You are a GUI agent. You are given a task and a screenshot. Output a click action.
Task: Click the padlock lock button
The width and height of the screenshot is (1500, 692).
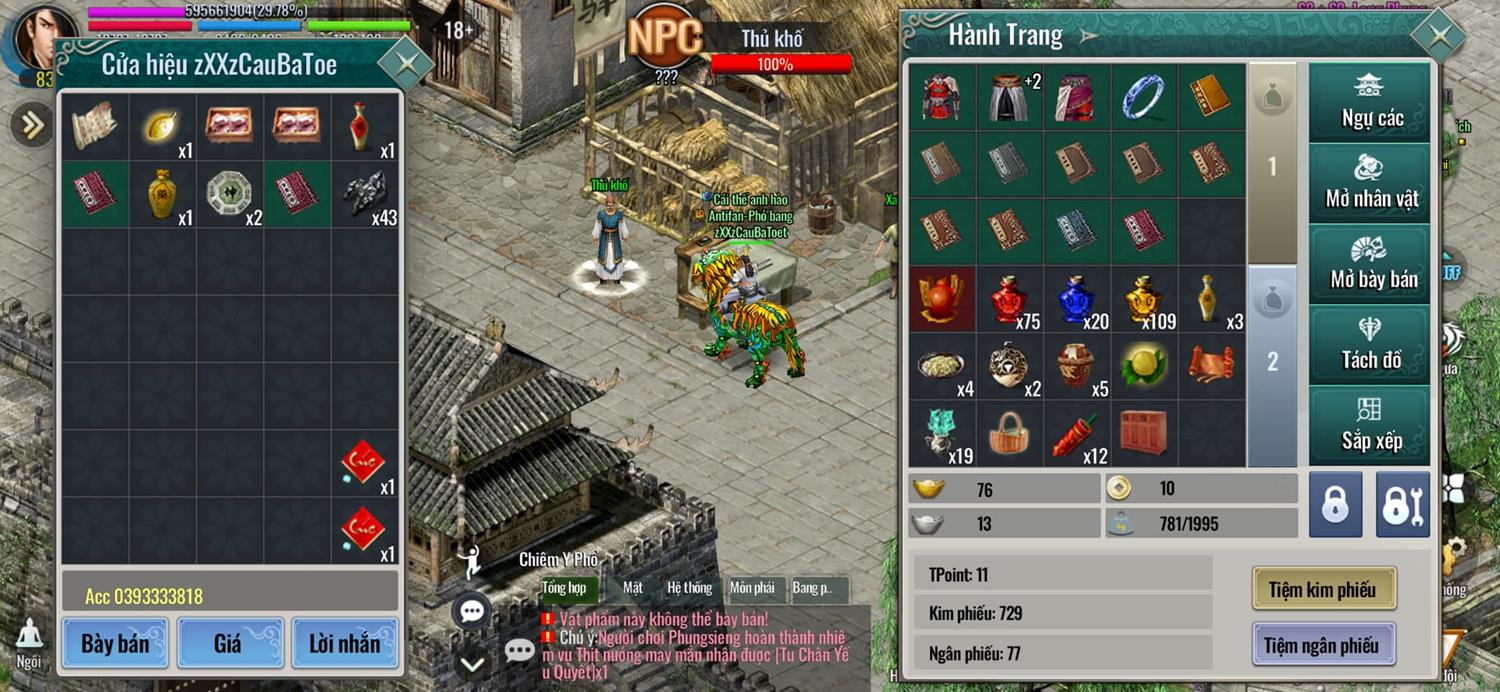tap(1336, 505)
